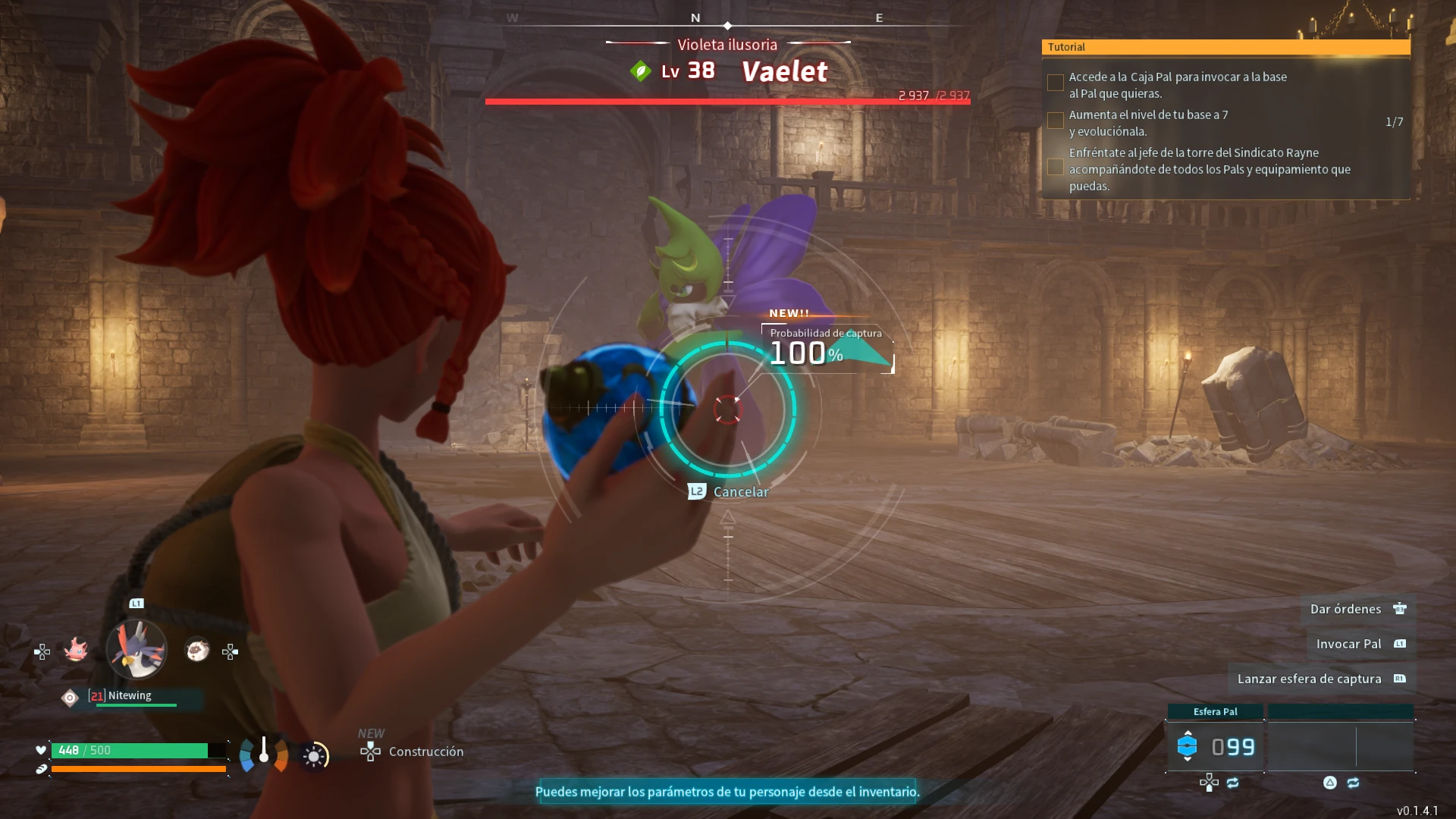Click the up arrow above the Esfera Pal

click(x=1188, y=733)
